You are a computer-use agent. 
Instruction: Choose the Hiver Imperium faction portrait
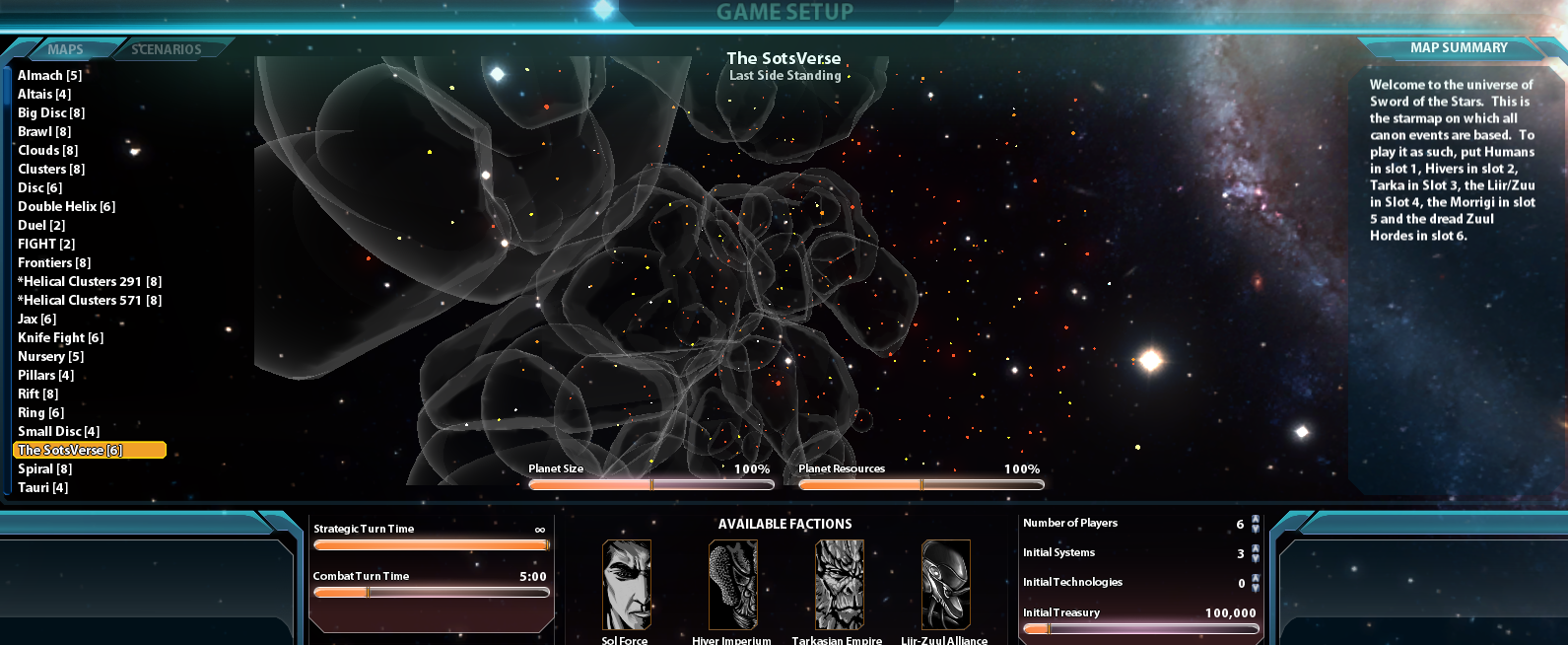tap(733, 585)
